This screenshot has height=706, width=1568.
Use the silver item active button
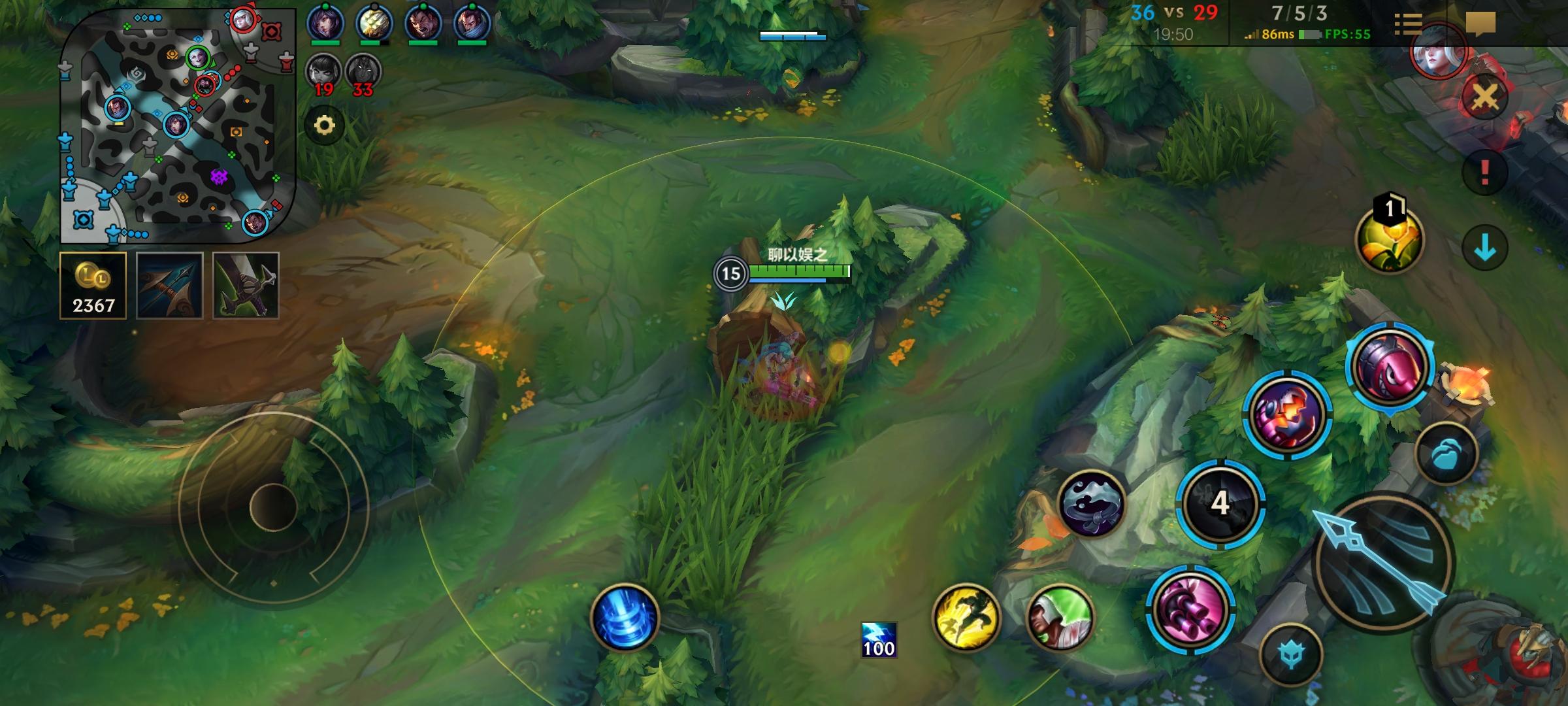pyautogui.click(x=1090, y=503)
